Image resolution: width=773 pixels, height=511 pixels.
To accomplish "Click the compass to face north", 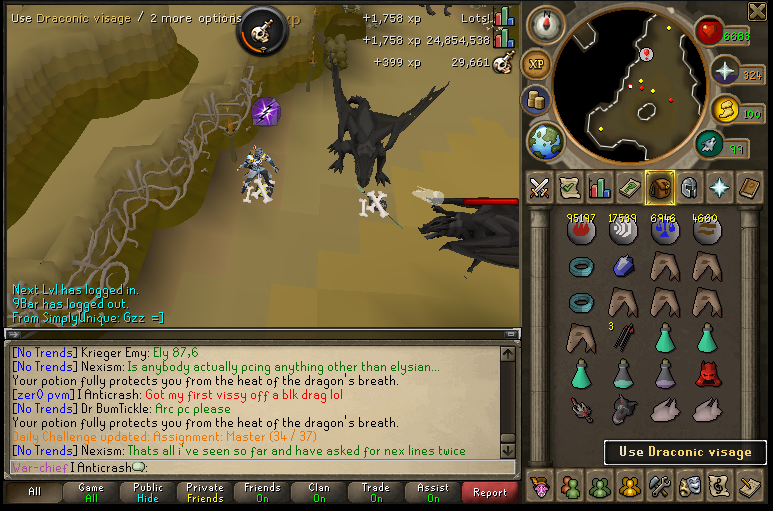I will click(545, 23).
